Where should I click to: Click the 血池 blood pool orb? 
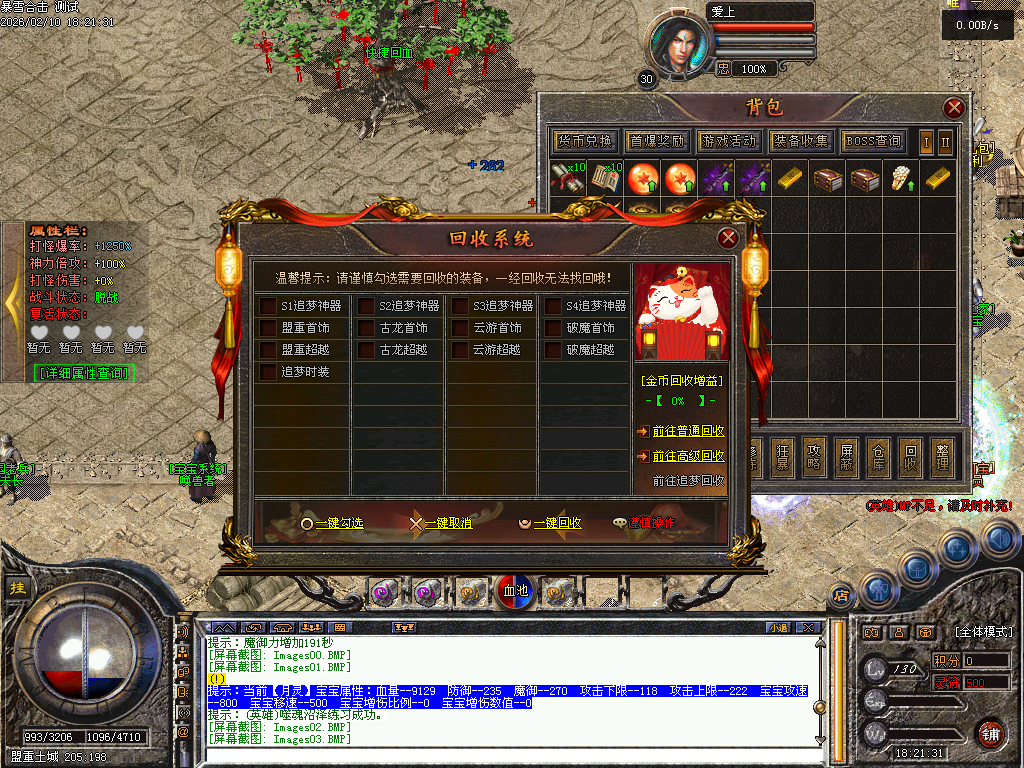[x=515, y=591]
